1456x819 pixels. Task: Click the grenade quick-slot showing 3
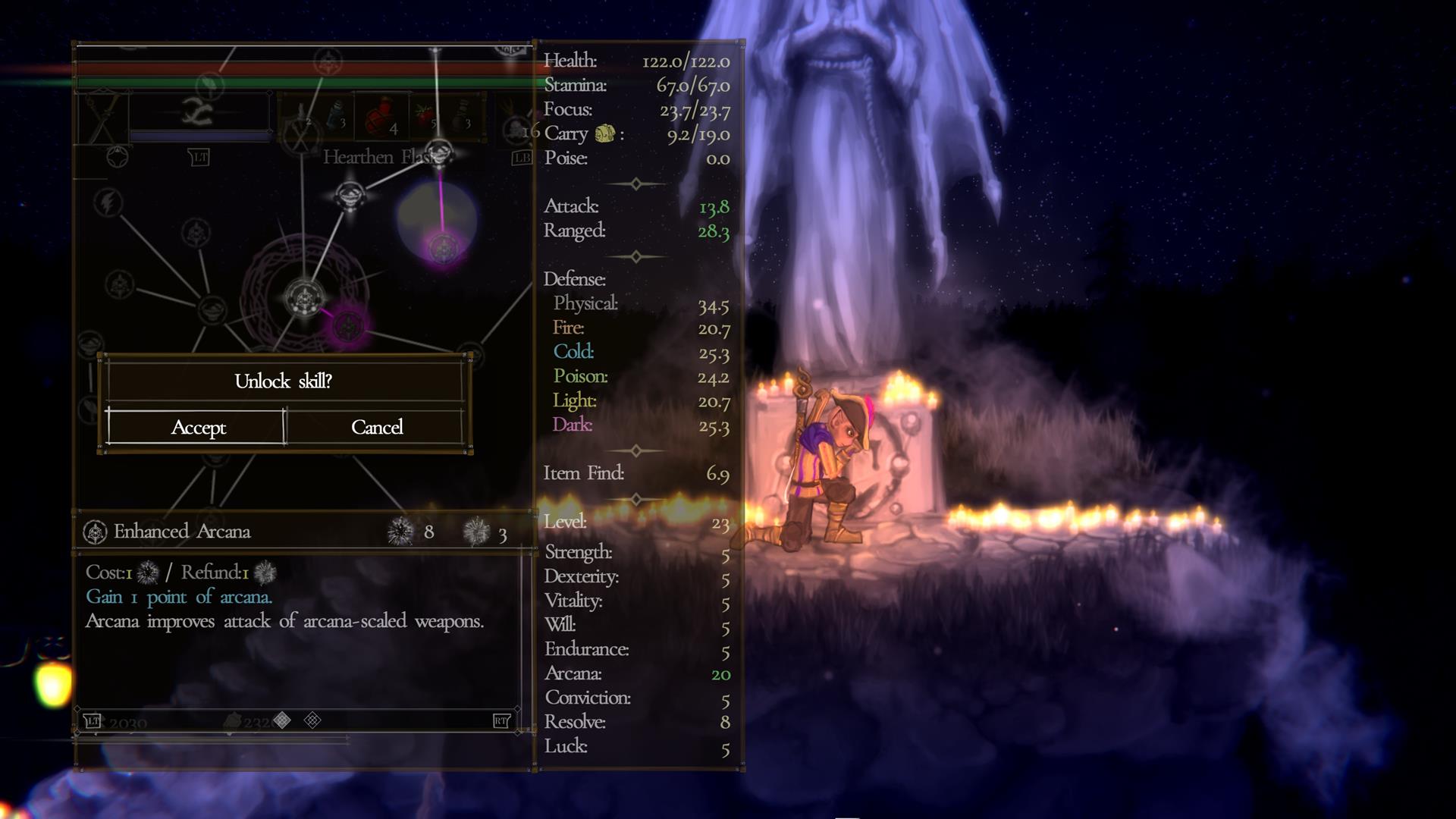461,114
